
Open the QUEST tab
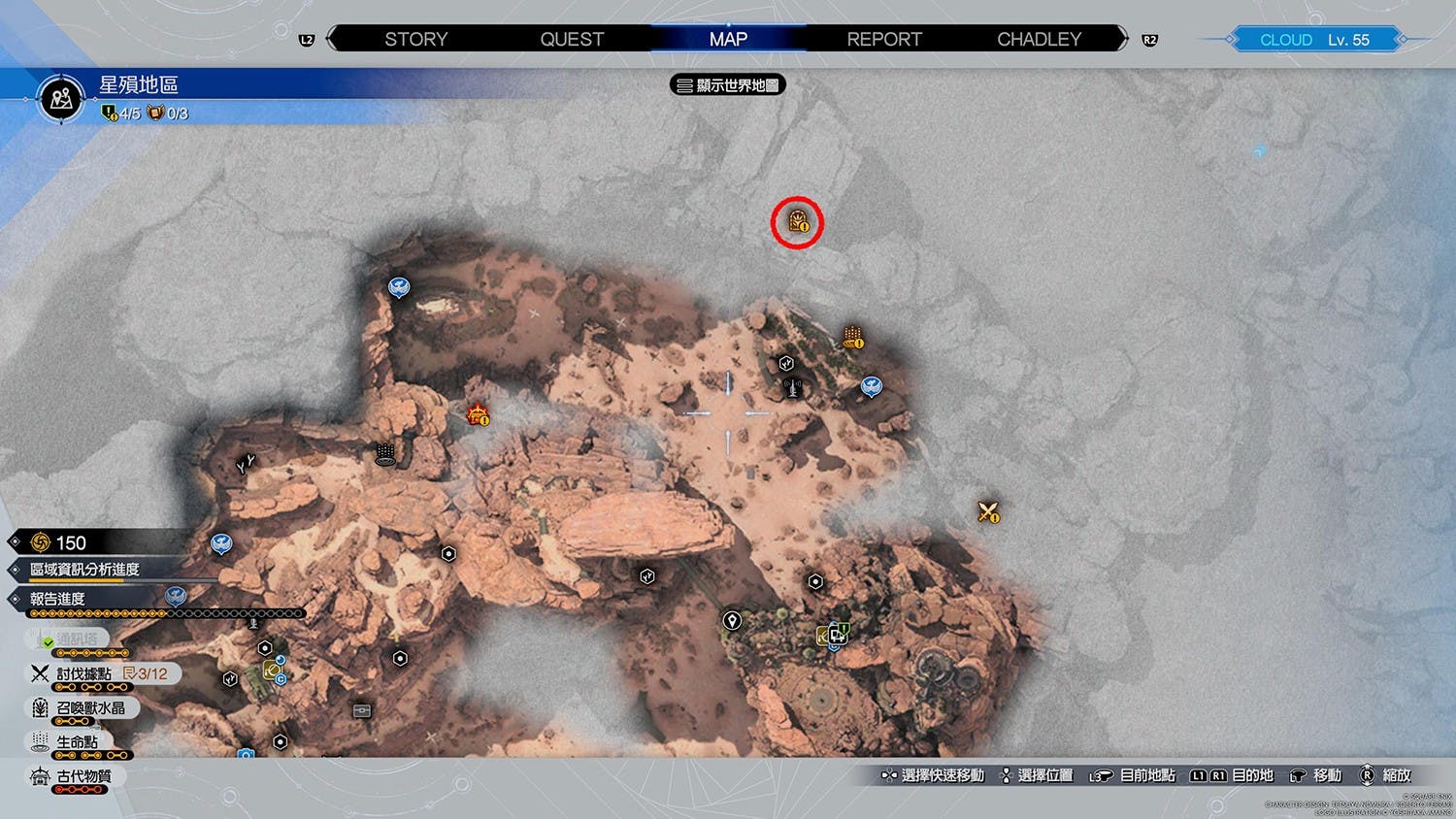pyautogui.click(x=572, y=40)
